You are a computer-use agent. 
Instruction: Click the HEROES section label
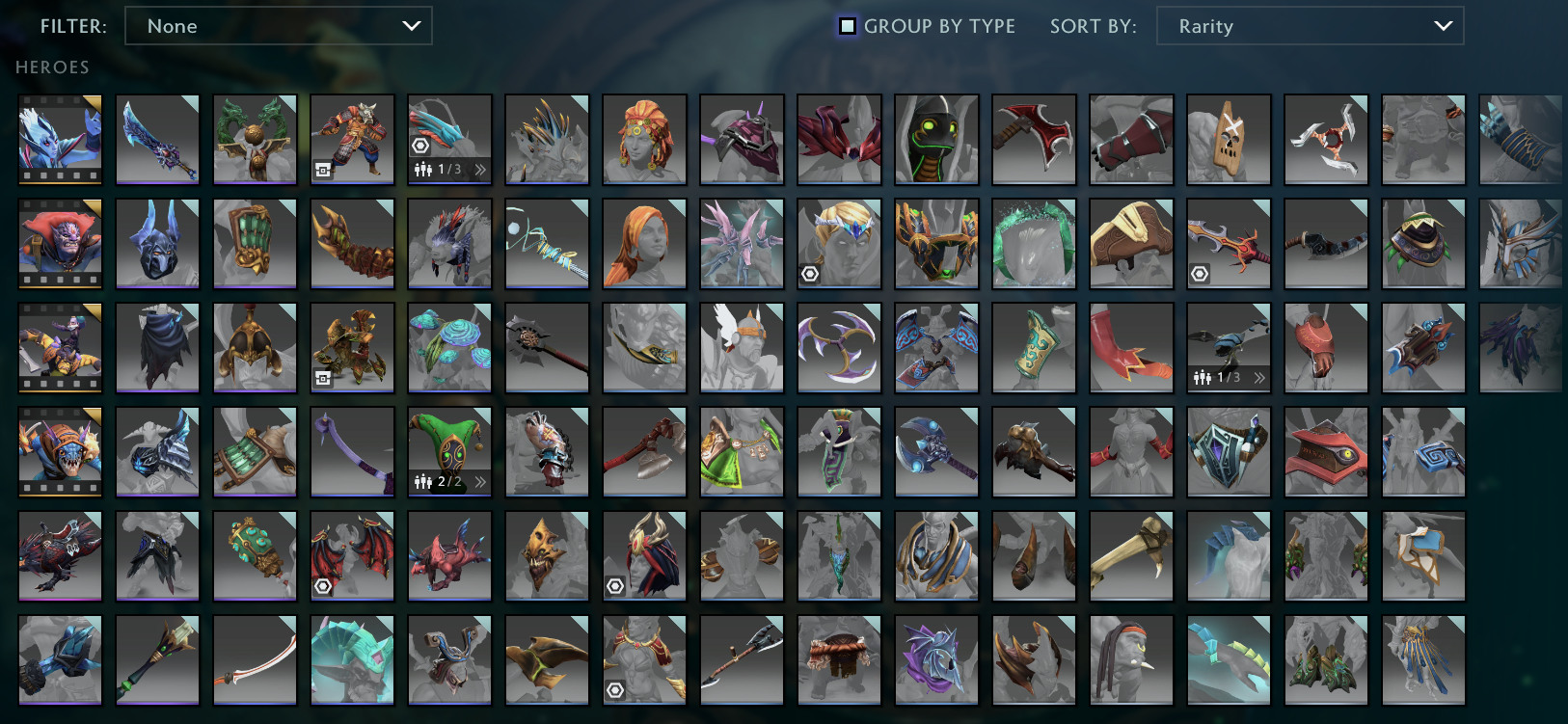click(52, 67)
